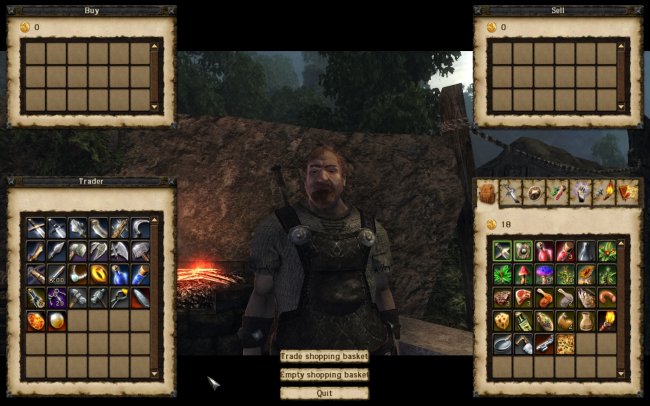Screen dimensions: 650x406
Task: Pick the sickle from the trader's items
Action: point(141,228)
